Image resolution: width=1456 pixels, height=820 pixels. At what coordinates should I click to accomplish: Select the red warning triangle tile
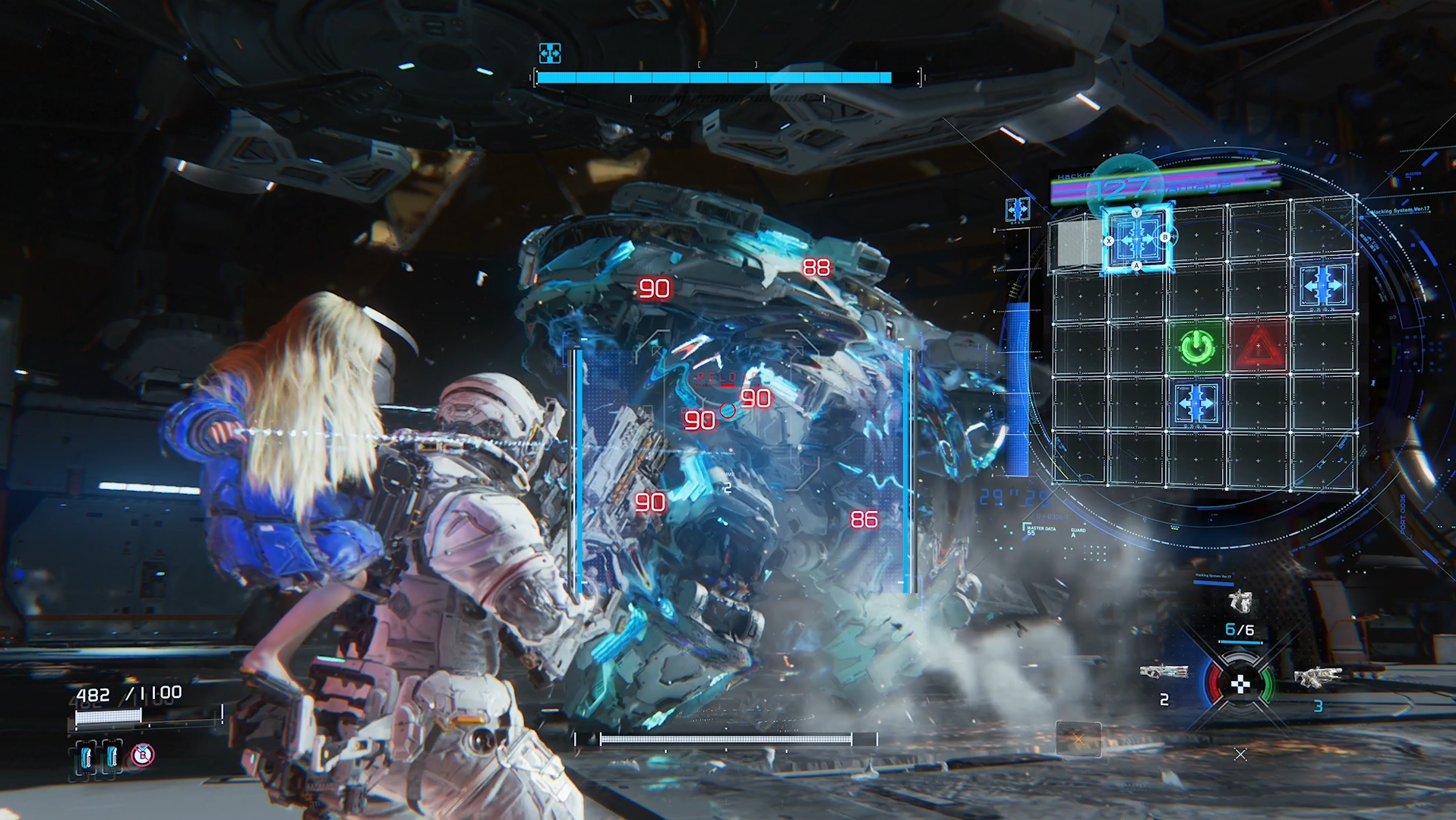point(1258,347)
